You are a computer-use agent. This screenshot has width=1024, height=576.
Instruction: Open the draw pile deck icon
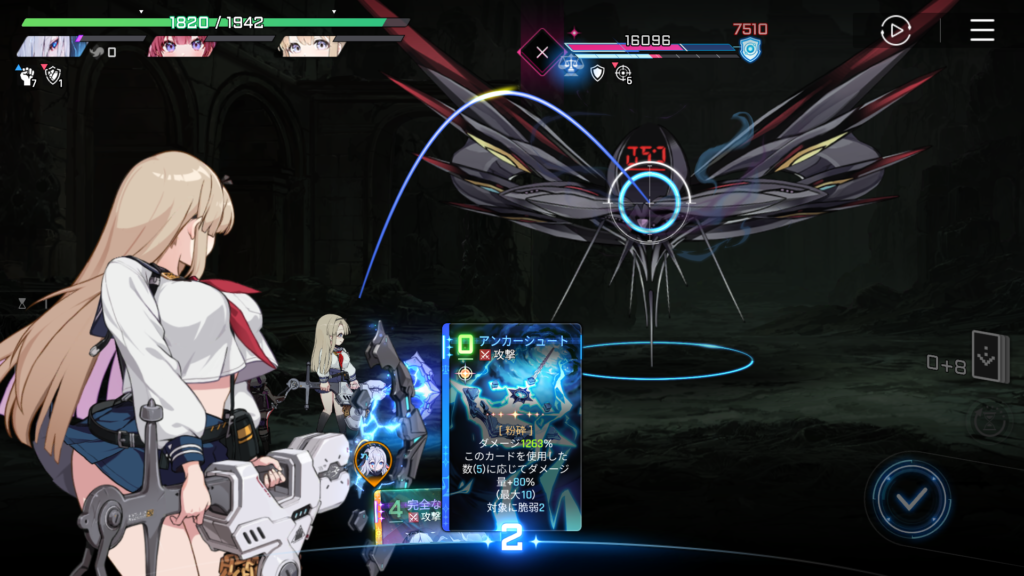pyautogui.click(x=990, y=357)
